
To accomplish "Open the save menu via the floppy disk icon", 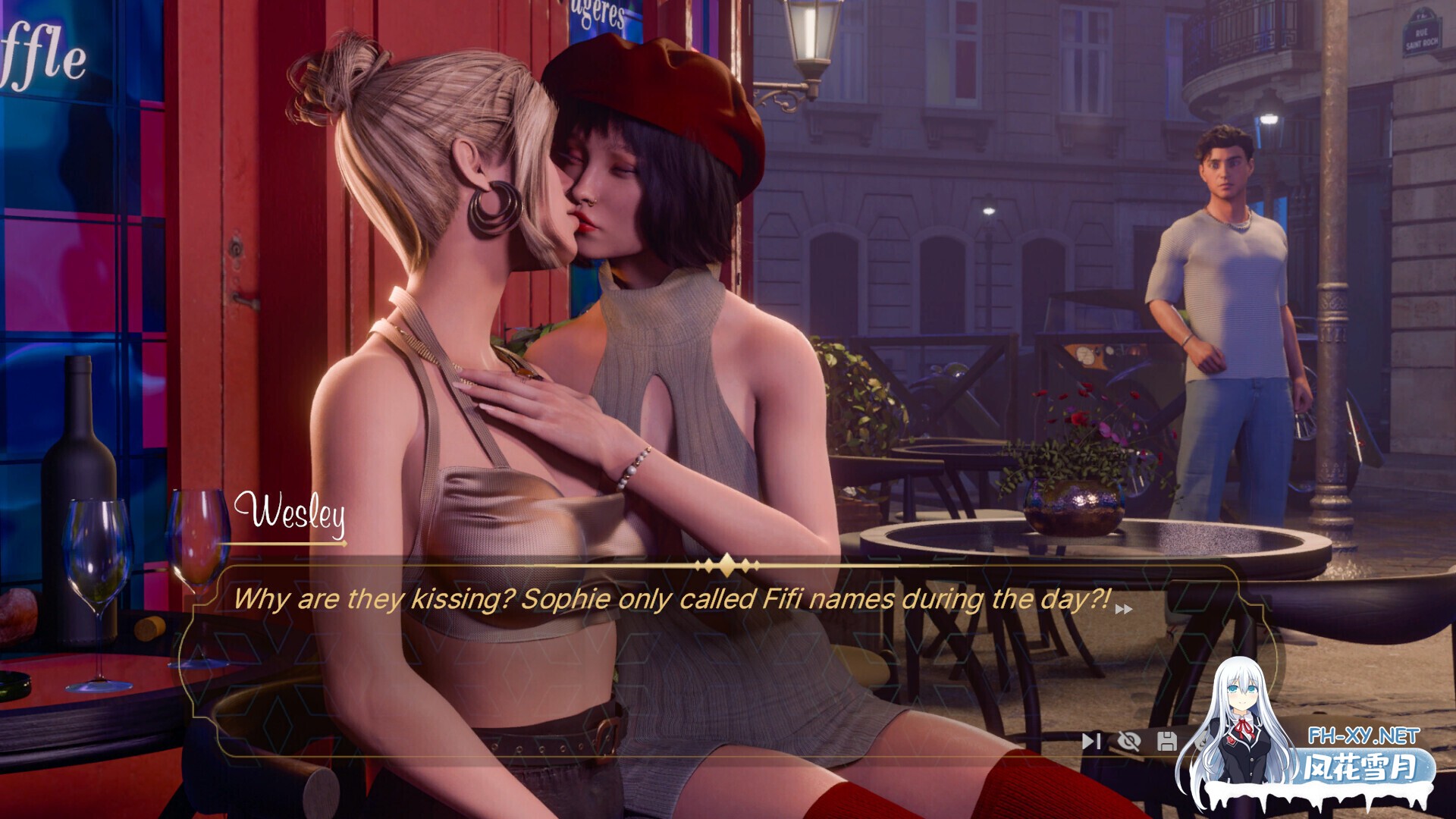I will tap(1166, 742).
